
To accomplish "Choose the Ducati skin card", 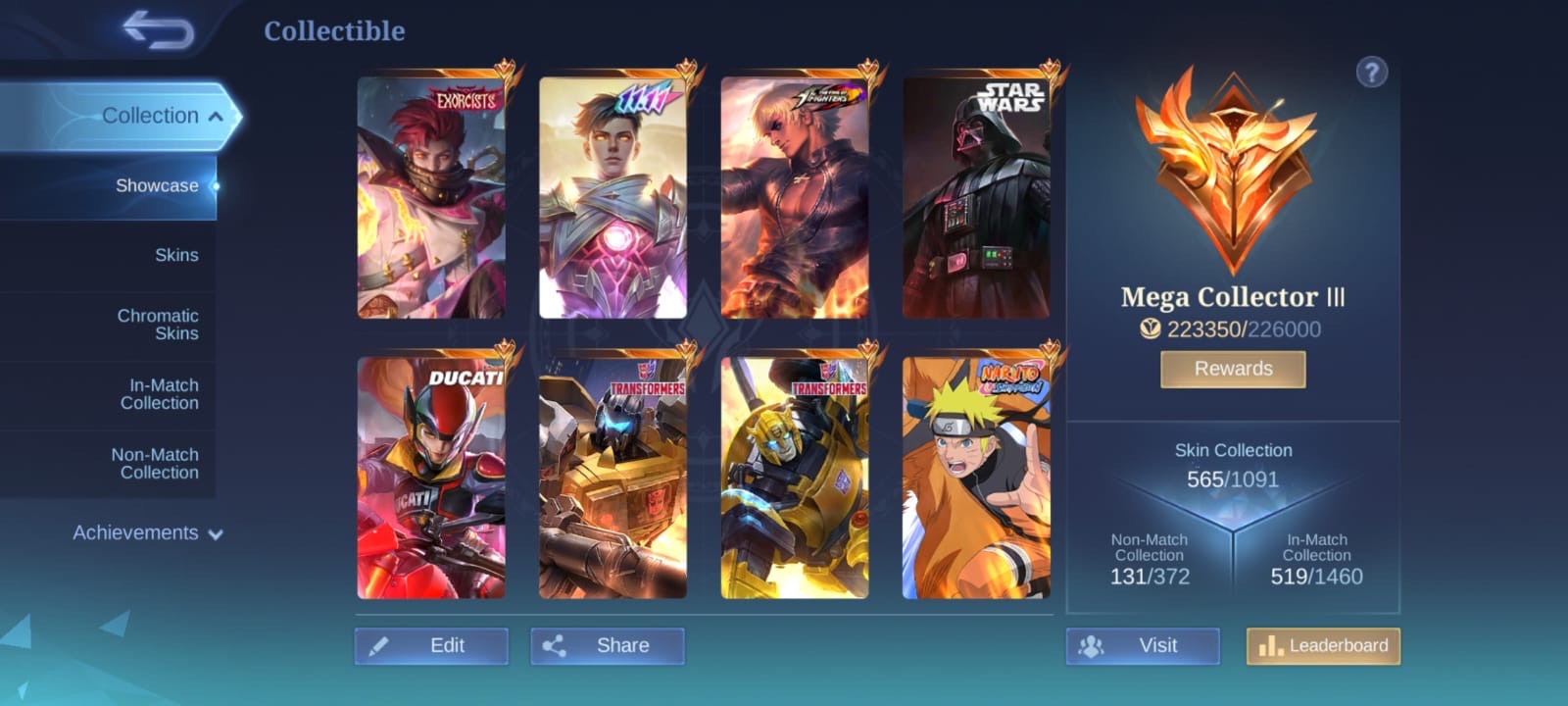I will click(431, 478).
